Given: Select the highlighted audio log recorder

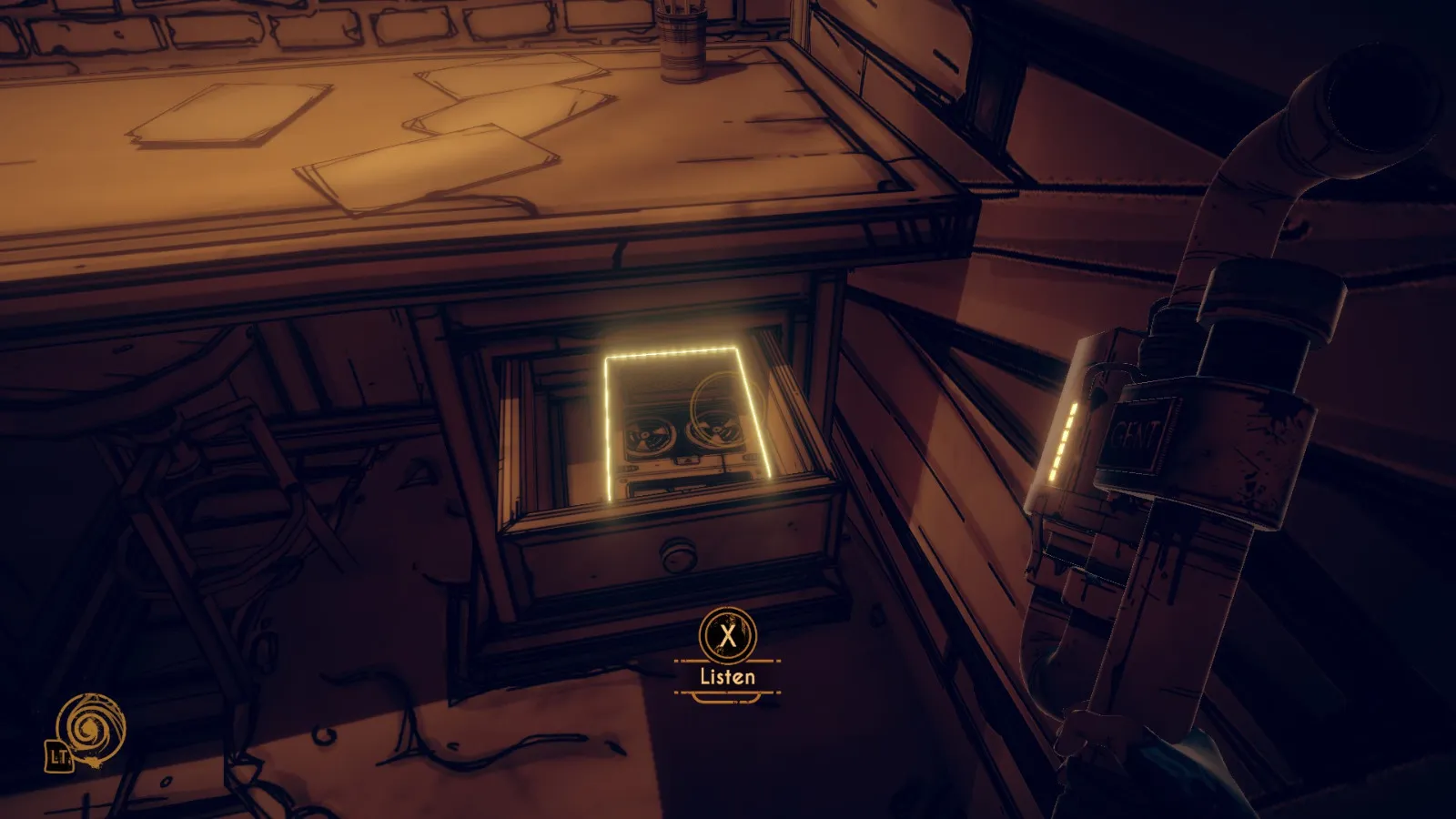Looking at the screenshot, I should click(688, 430).
